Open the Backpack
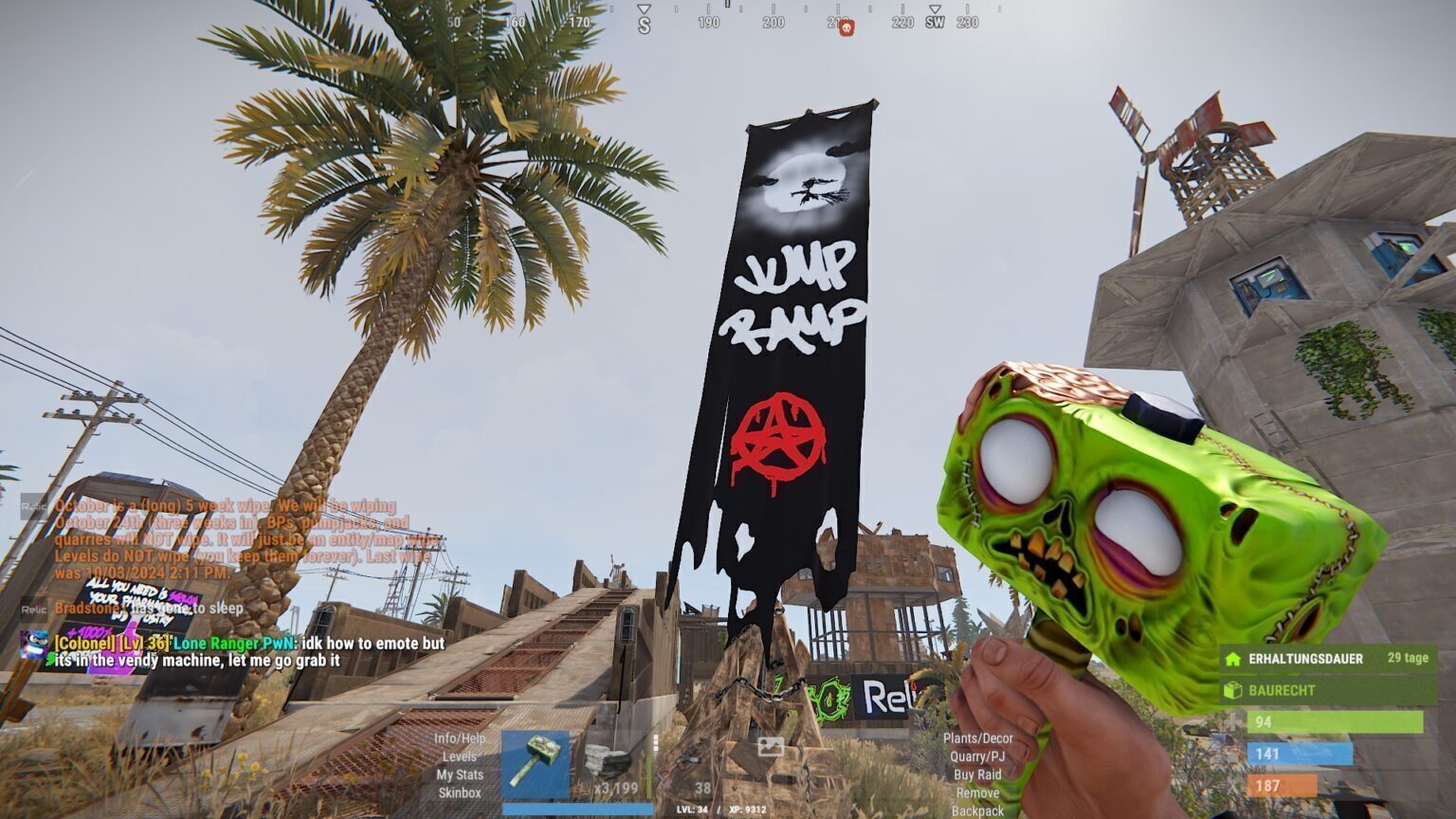 click(977, 811)
